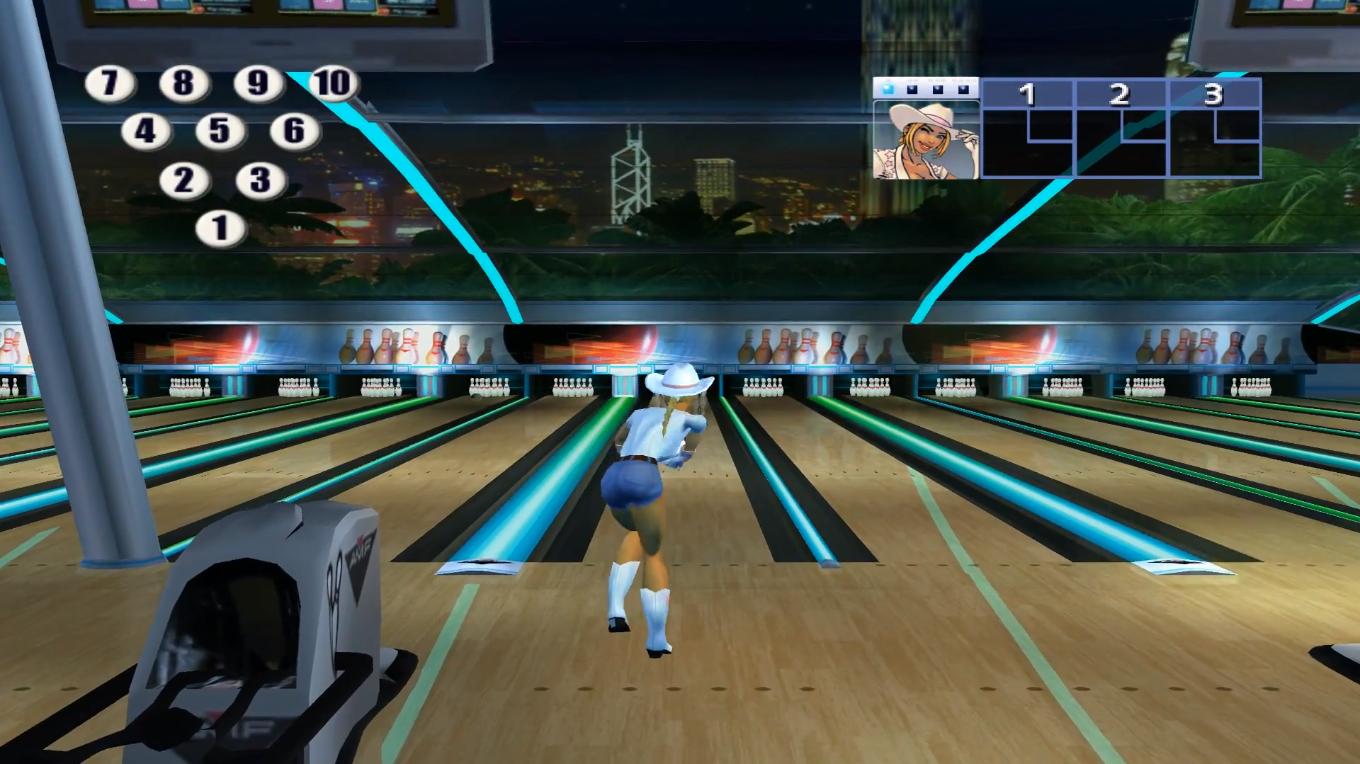Select the pin 4 marker
1360x764 pixels.
pyautogui.click(x=146, y=130)
